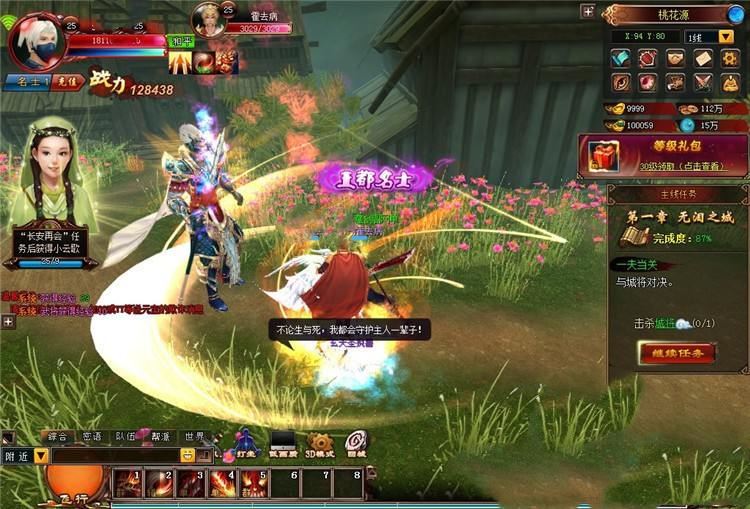
Task: Use the flame skill in slot 4
Action: click(222, 484)
